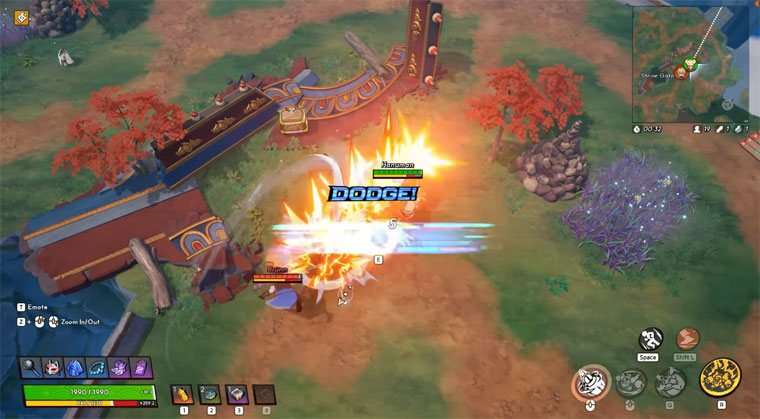This screenshot has height=419, width=760.
Task: Use the teal consumable in slot 2
Action: (x=210, y=394)
